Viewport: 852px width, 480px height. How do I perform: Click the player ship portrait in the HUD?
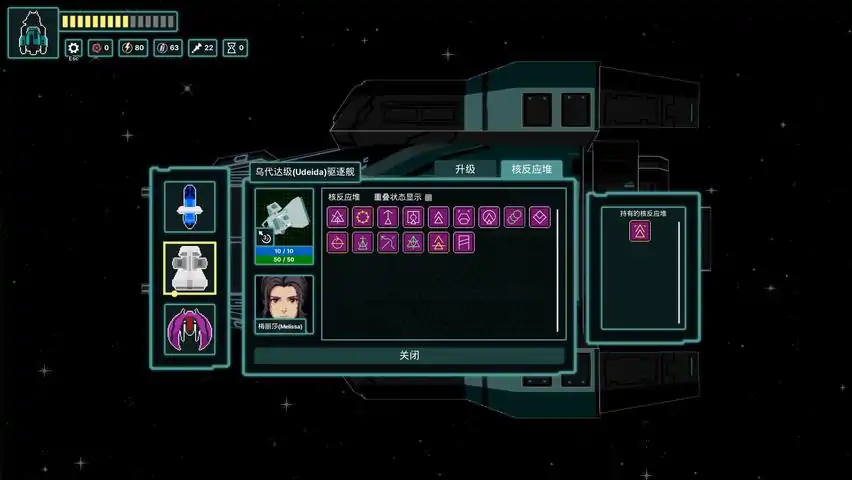(x=32, y=33)
